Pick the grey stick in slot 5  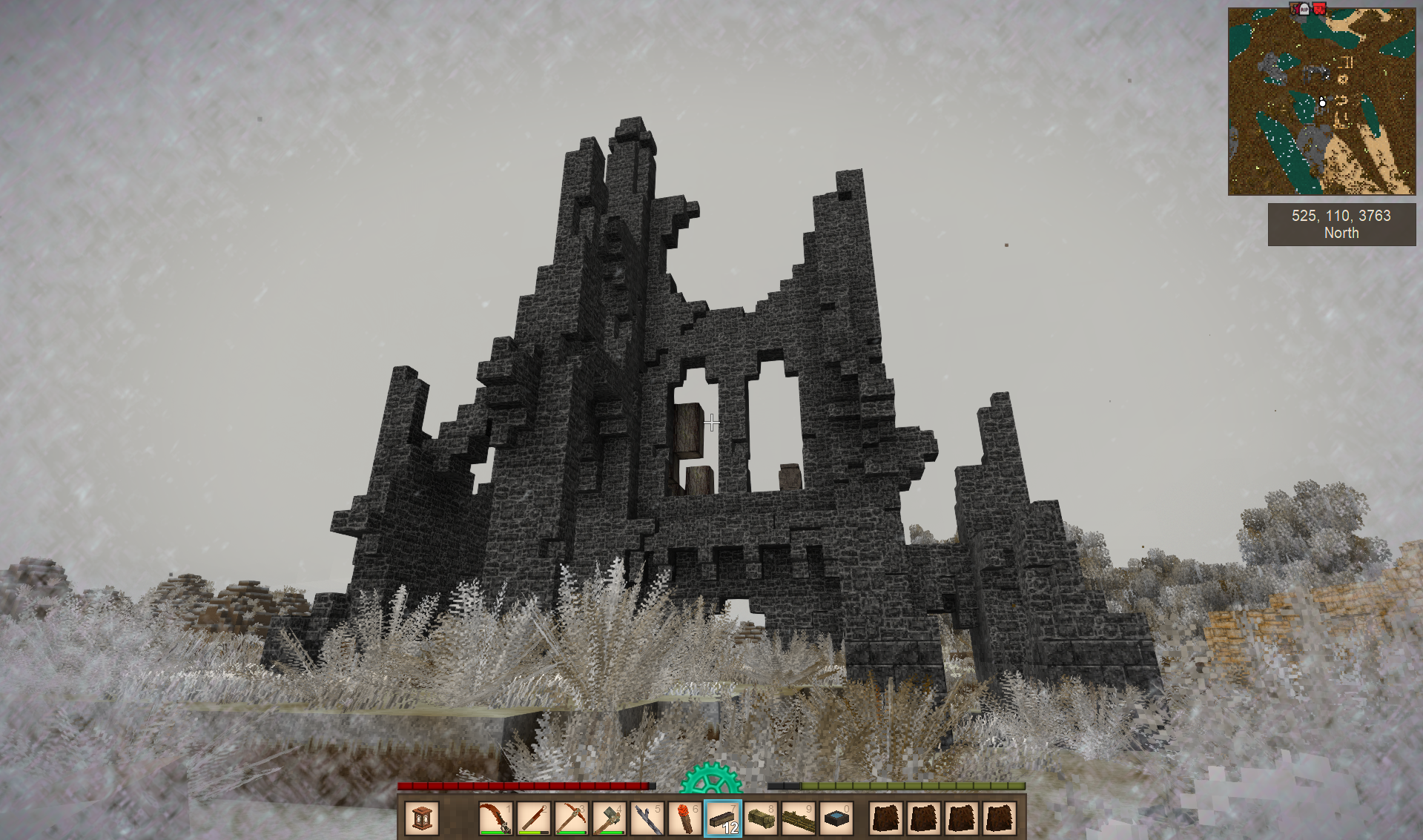coord(647,818)
